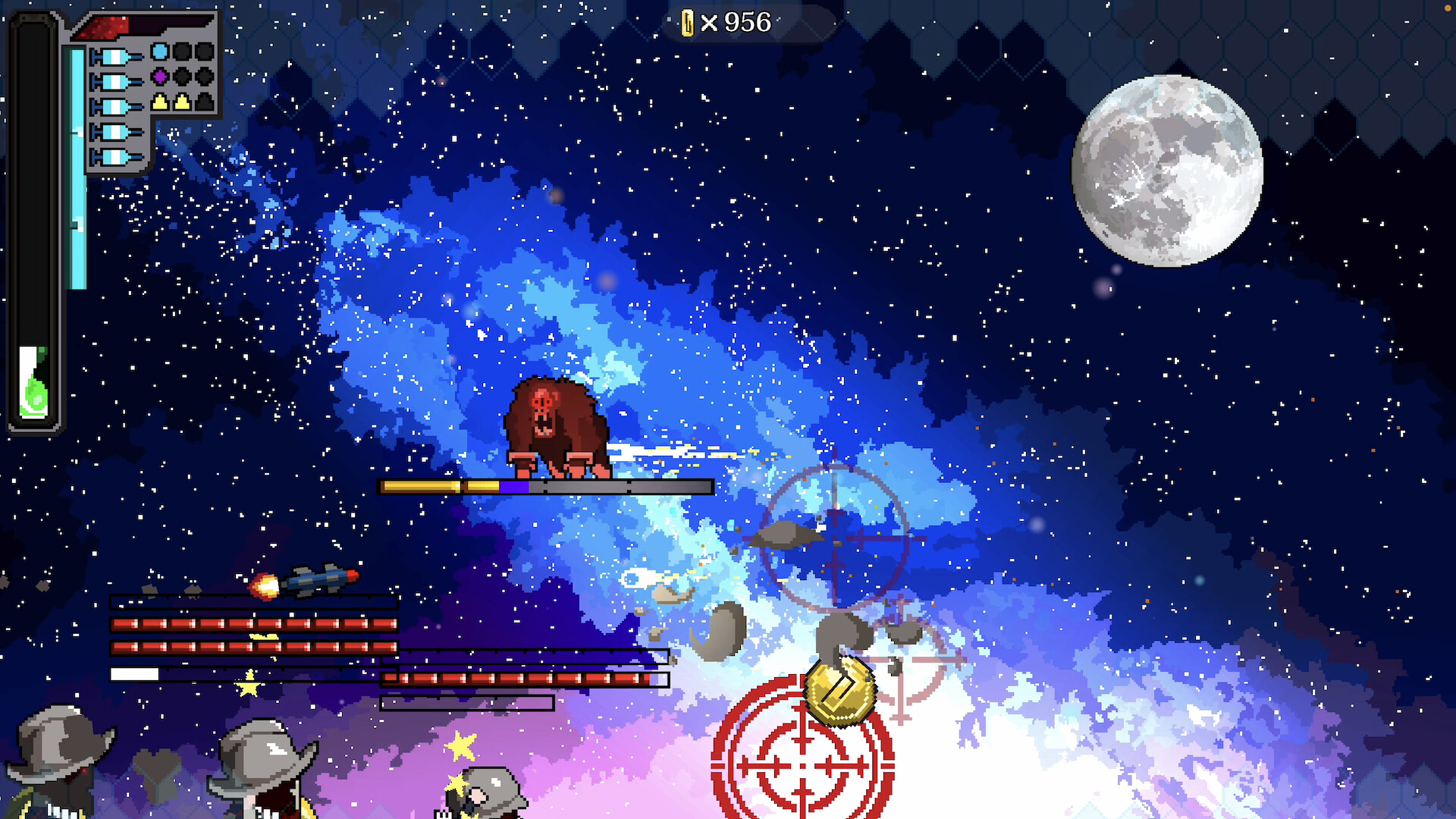Select the blue orb slot in the HUD panel
This screenshot has height=819, width=1456.
coord(159,52)
